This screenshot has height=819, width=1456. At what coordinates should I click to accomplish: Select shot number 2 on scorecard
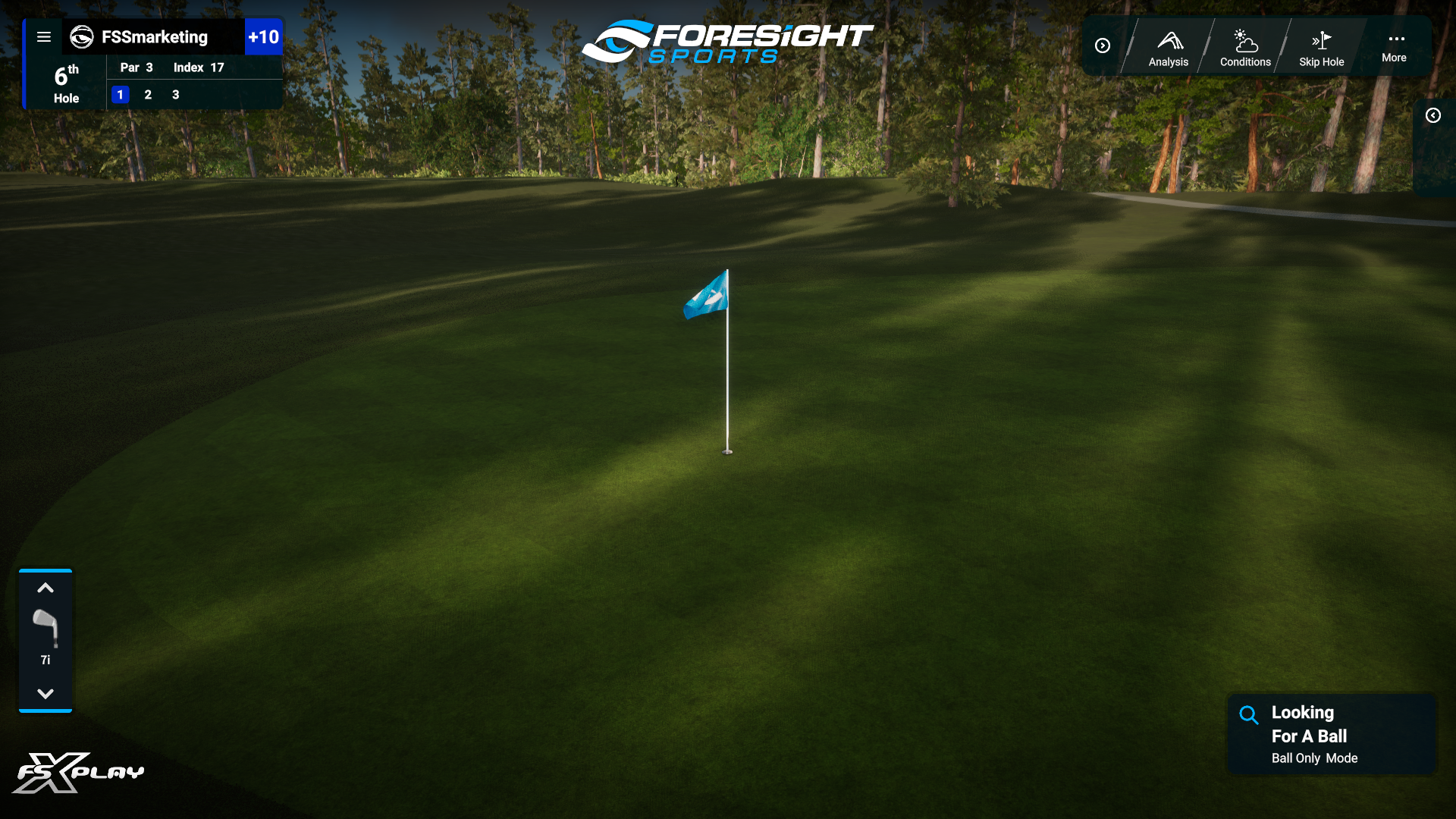point(148,95)
